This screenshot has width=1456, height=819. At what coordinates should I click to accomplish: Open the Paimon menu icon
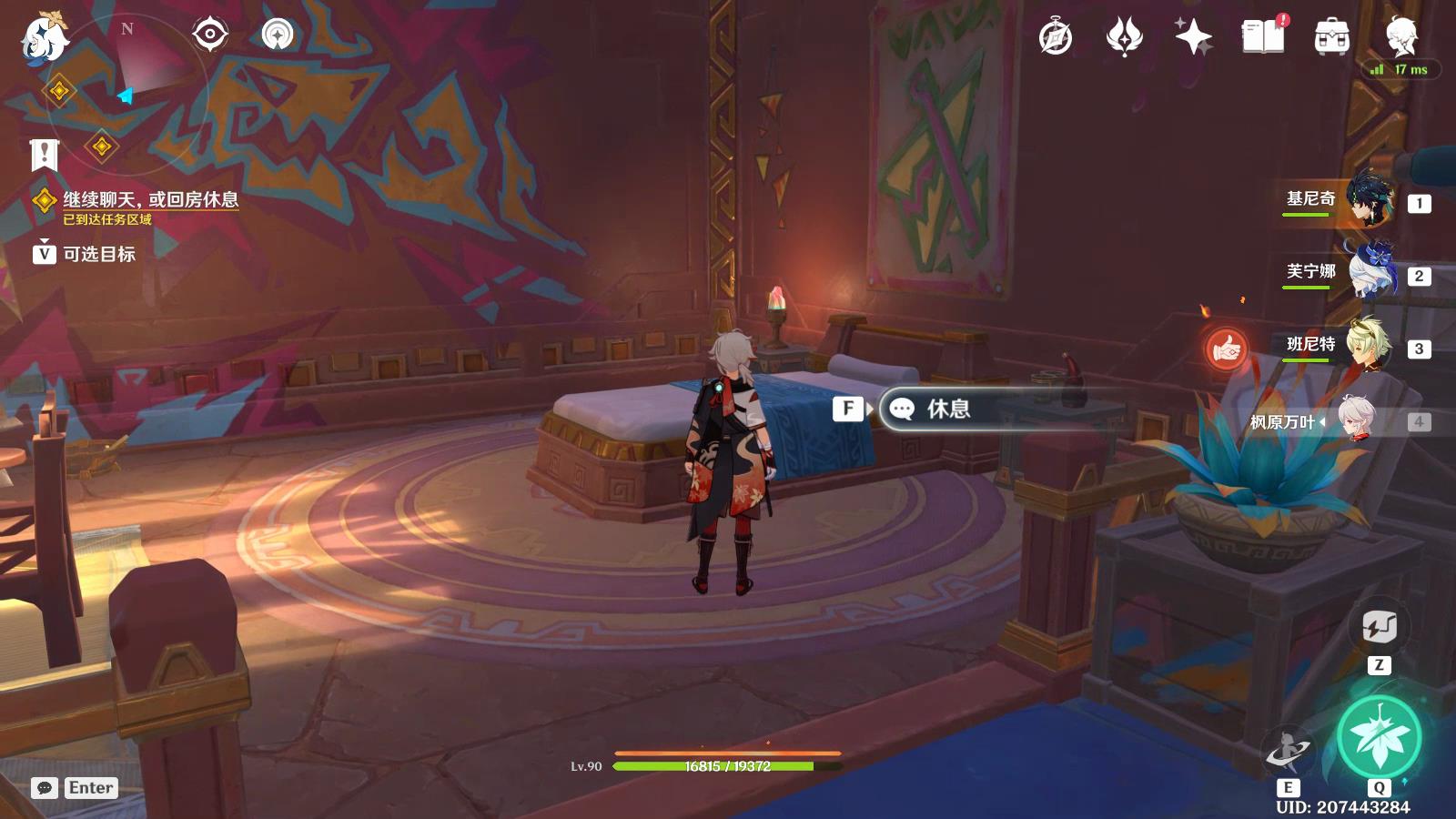point(44,38)
